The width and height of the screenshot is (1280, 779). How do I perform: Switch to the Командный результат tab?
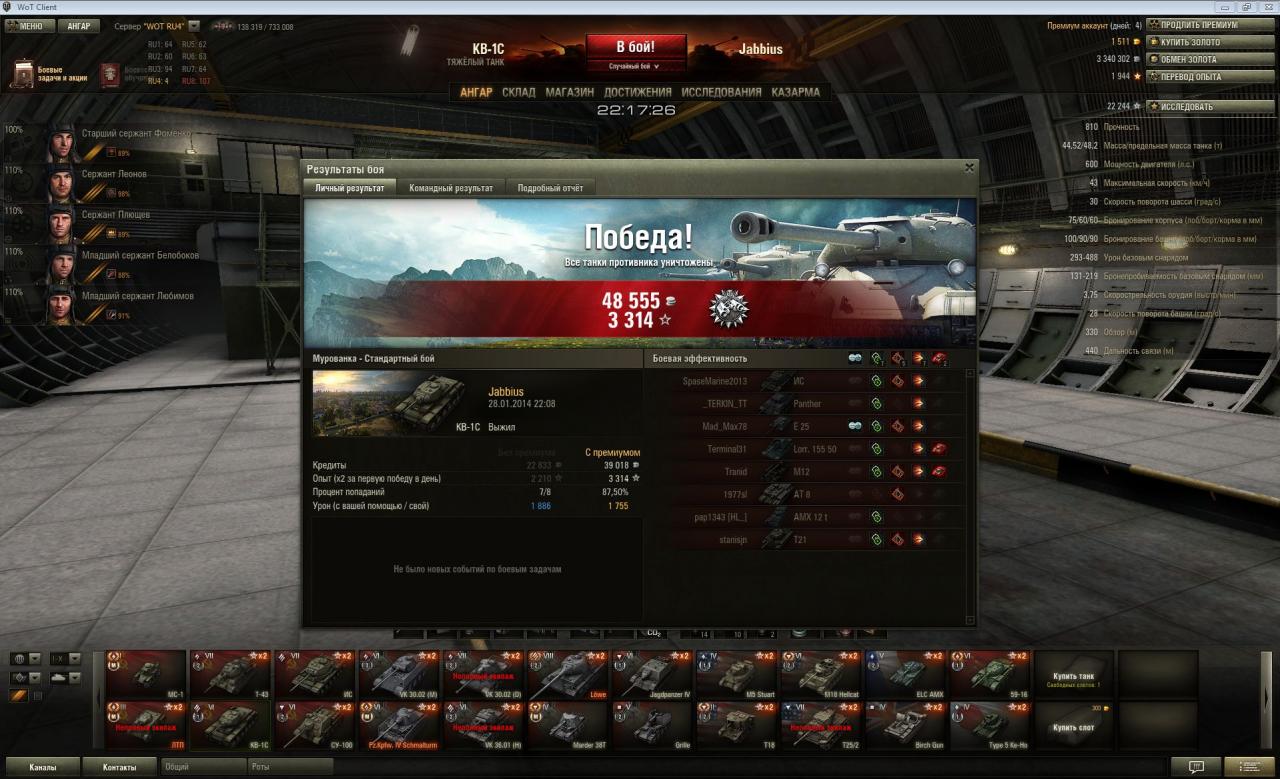tap(450, 188)
